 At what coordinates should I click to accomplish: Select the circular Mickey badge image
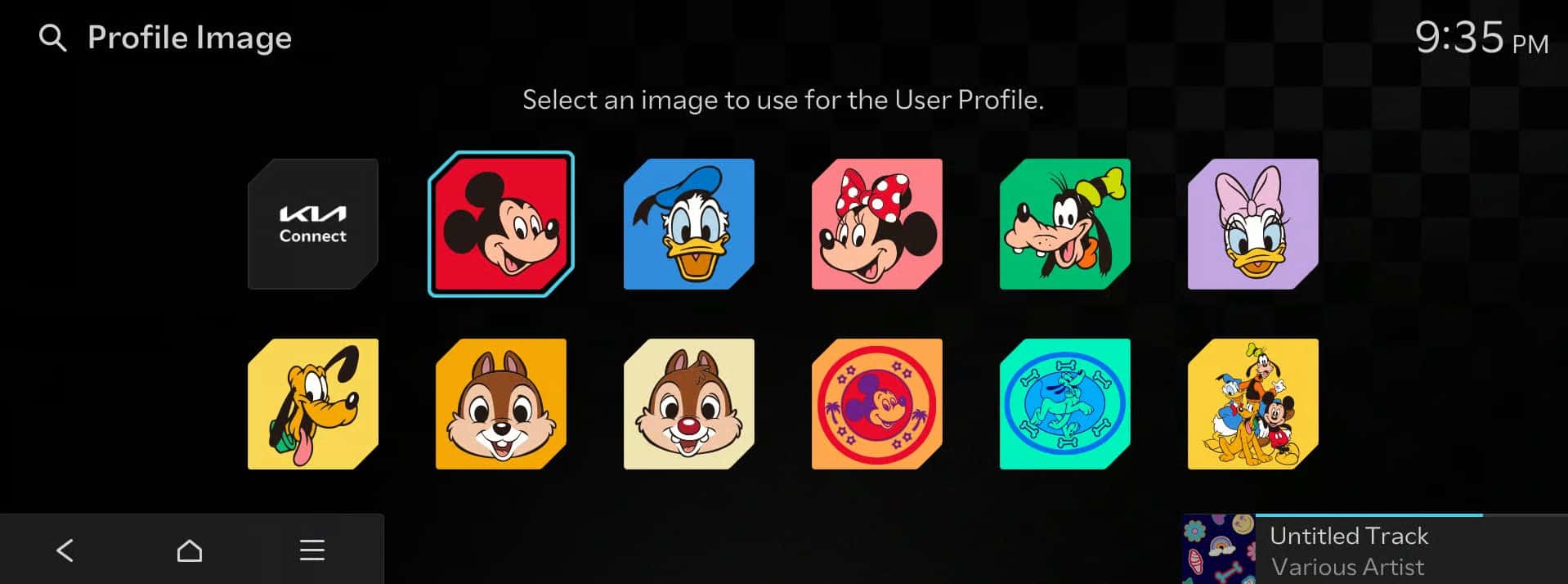pos(876,404)
